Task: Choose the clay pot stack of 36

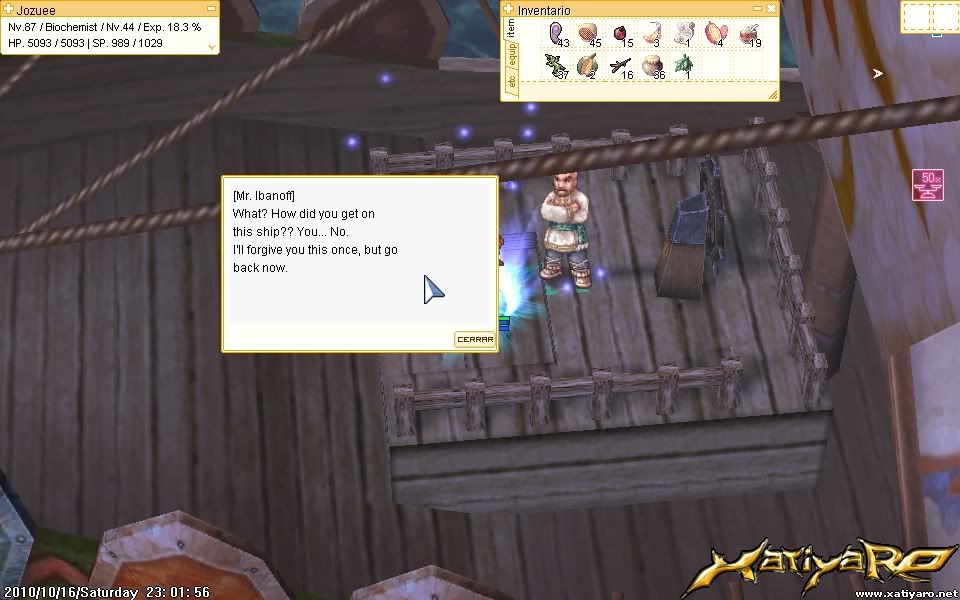Action: [652, 66]
